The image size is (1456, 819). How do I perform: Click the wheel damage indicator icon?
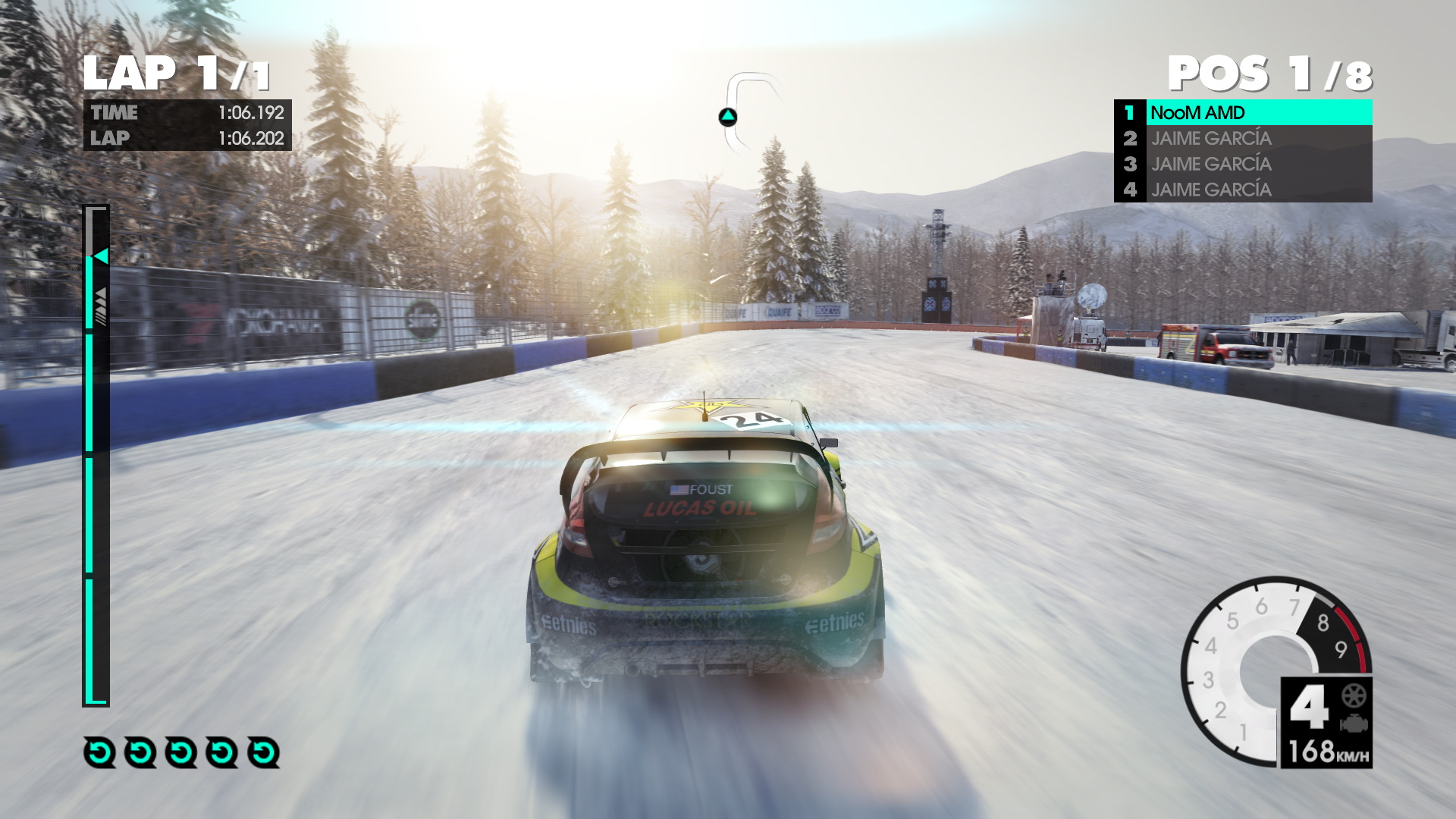click(1354, 695)
